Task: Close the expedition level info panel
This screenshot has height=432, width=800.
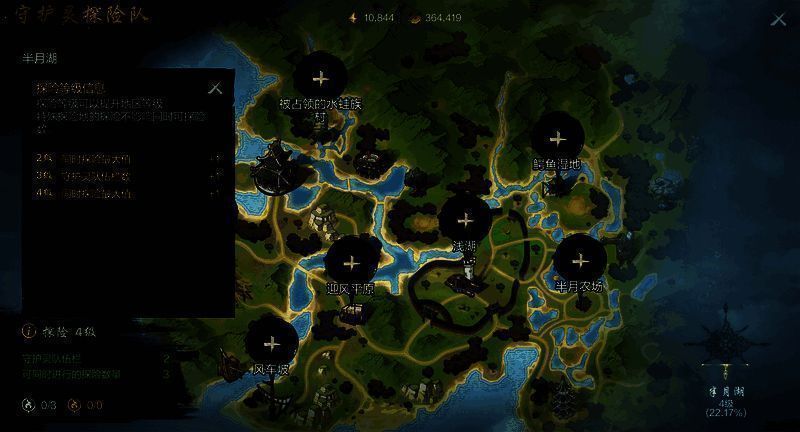Action: click(215, 88)
